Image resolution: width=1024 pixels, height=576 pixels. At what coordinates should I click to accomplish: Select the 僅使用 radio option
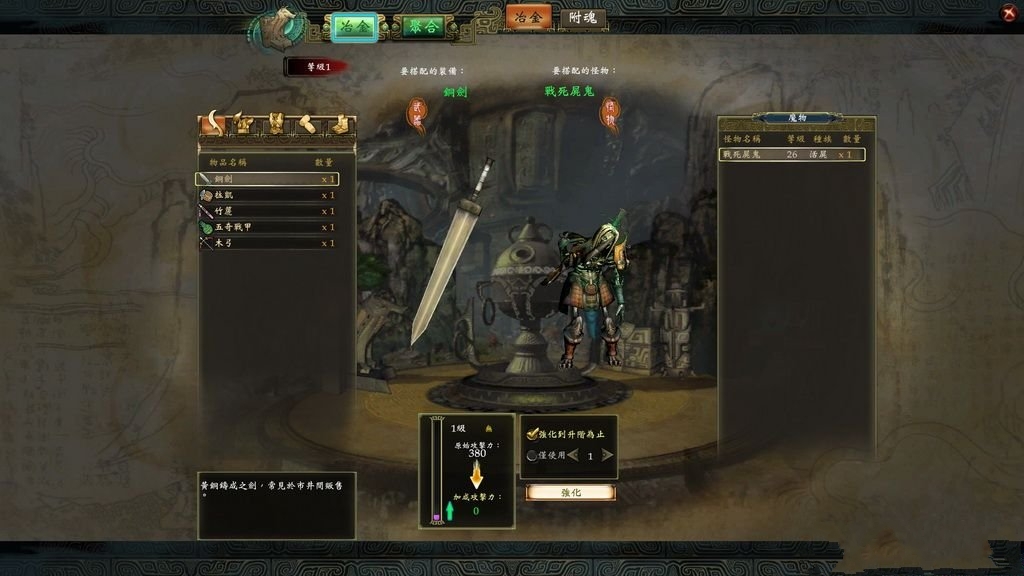533,456
